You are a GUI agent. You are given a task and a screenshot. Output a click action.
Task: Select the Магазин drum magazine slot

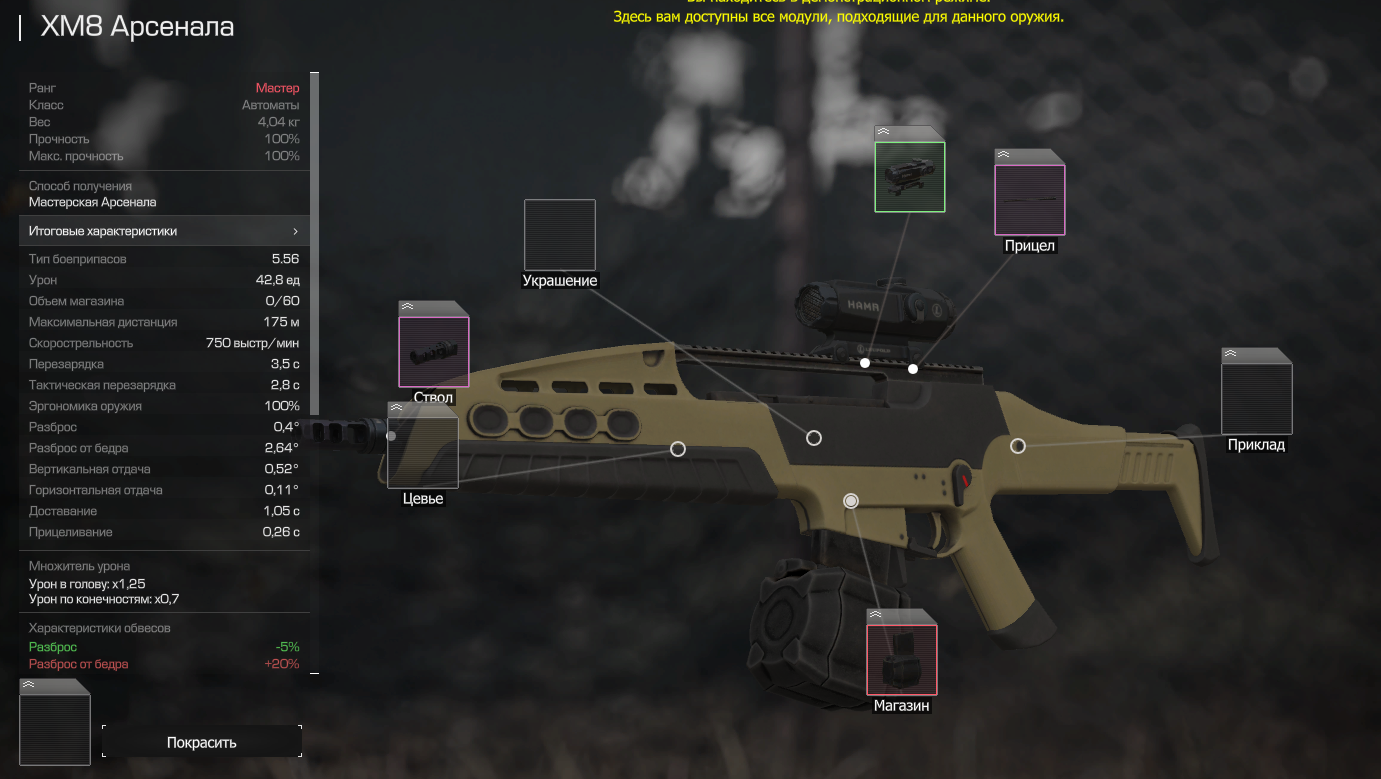[901, 659]
